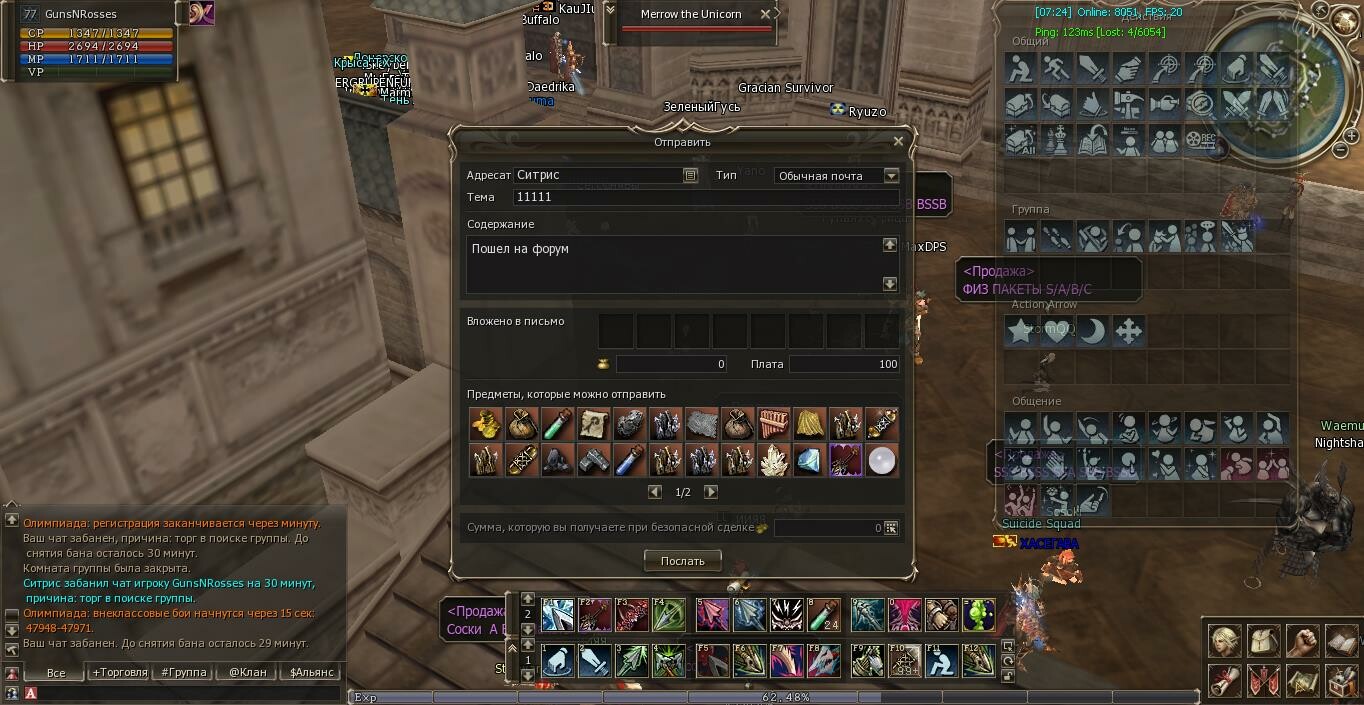Edit the Тема subject field
The width and height of the screenshot is (1364, 705).
[x=705, y=197]
